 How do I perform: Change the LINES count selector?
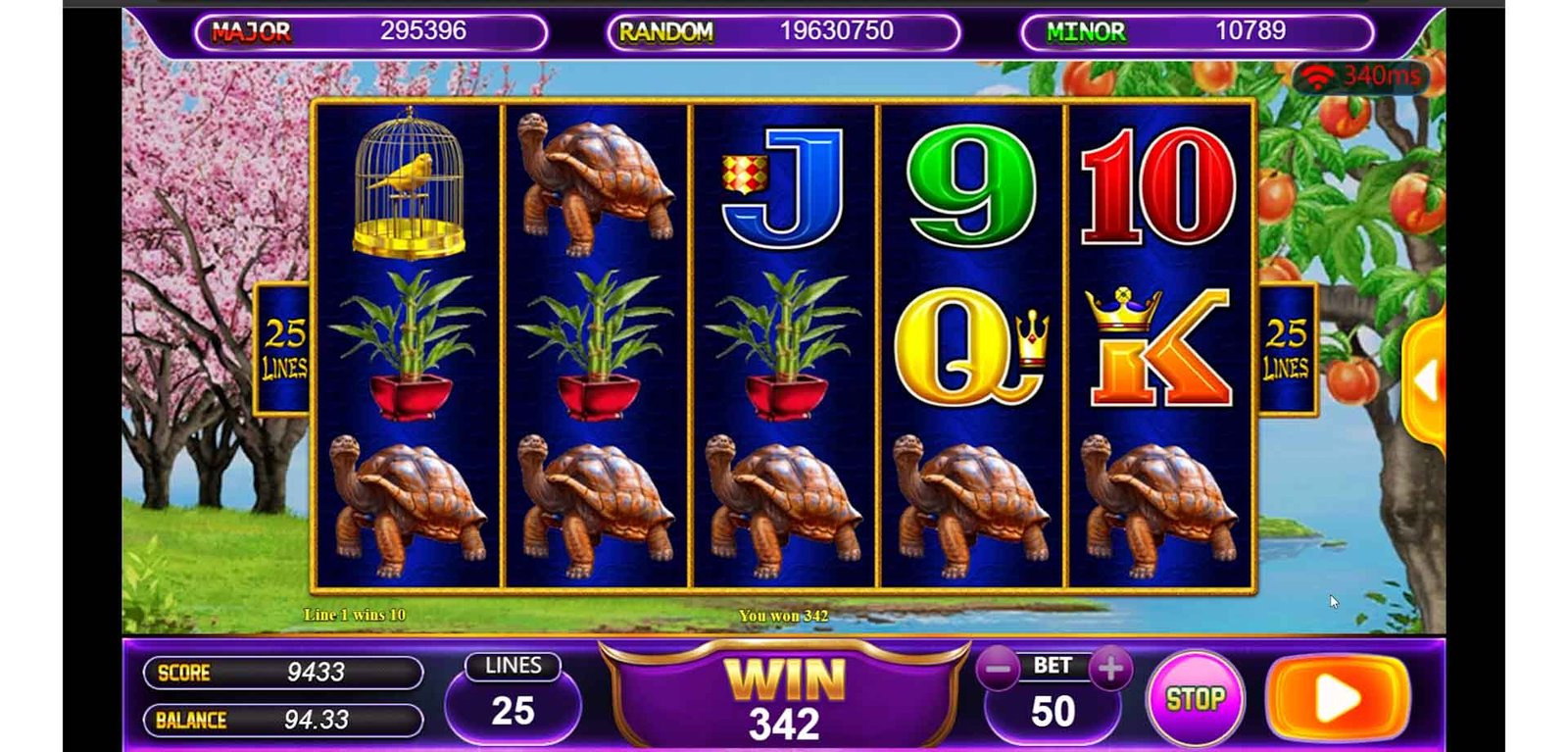(x=513, y=699)
